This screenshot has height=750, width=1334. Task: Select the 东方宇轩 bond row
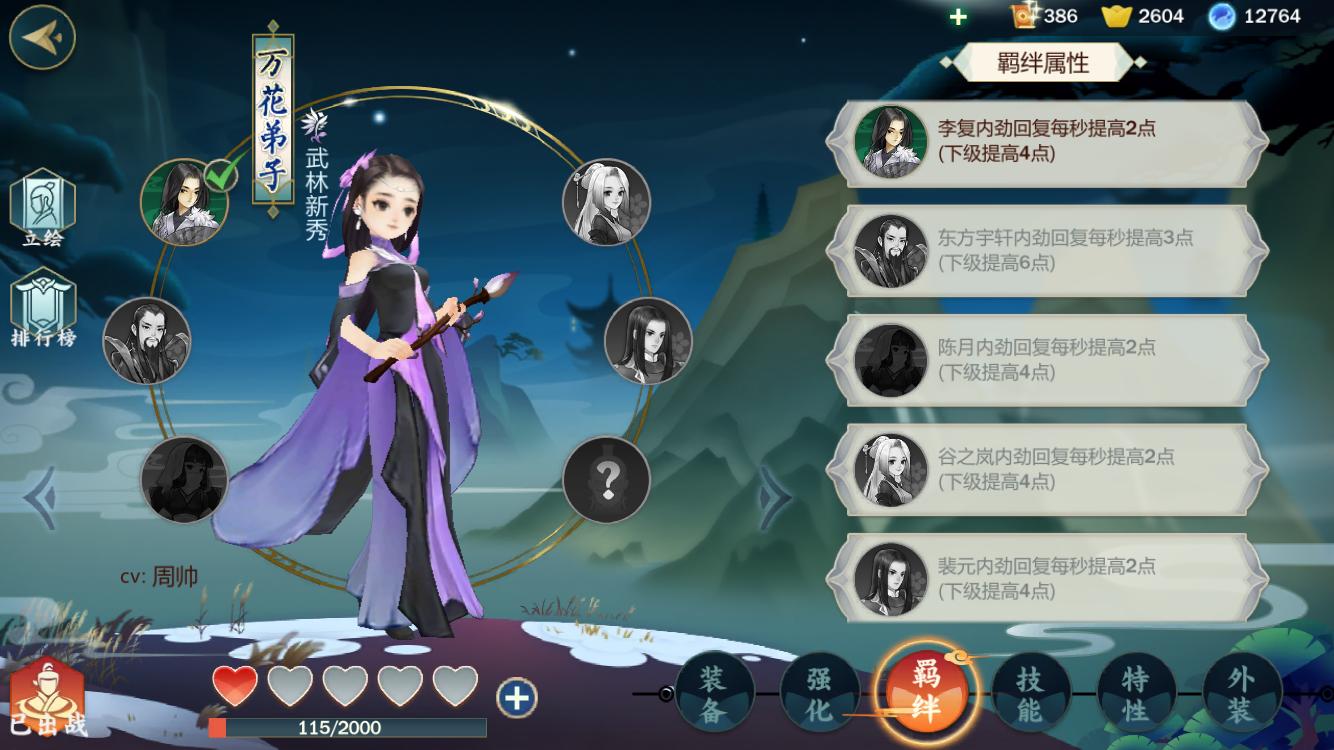[x=1050, y=251]
